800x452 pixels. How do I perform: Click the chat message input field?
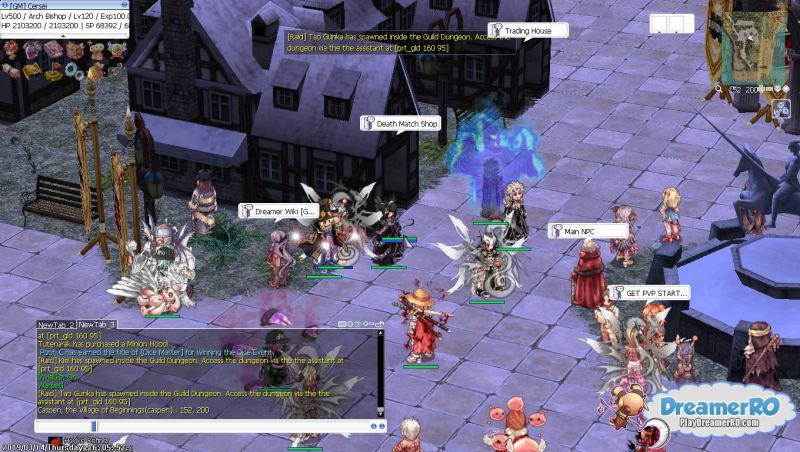click(200, 425)
